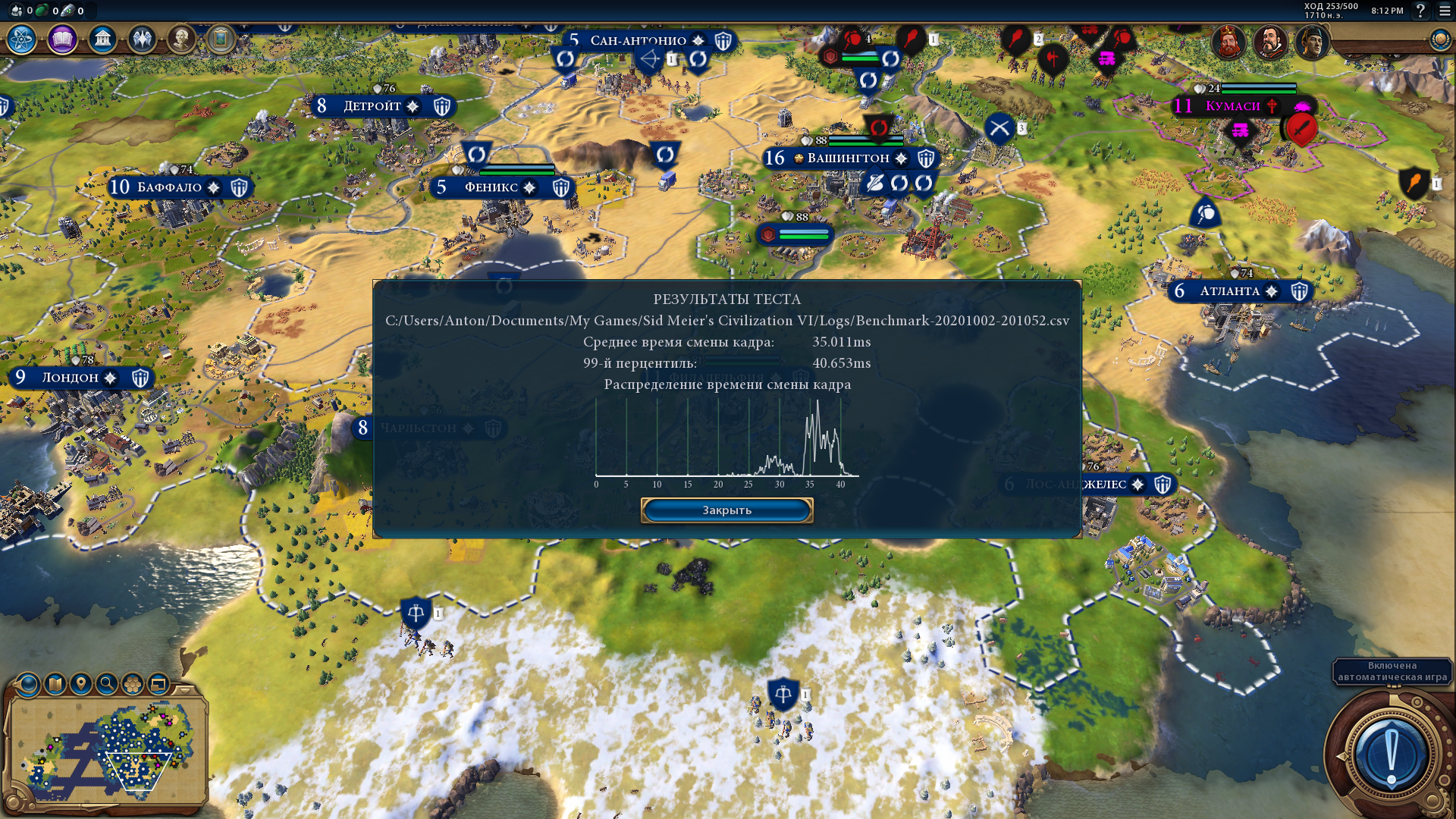Open the religion winged icon

click(x=142, y=39)
